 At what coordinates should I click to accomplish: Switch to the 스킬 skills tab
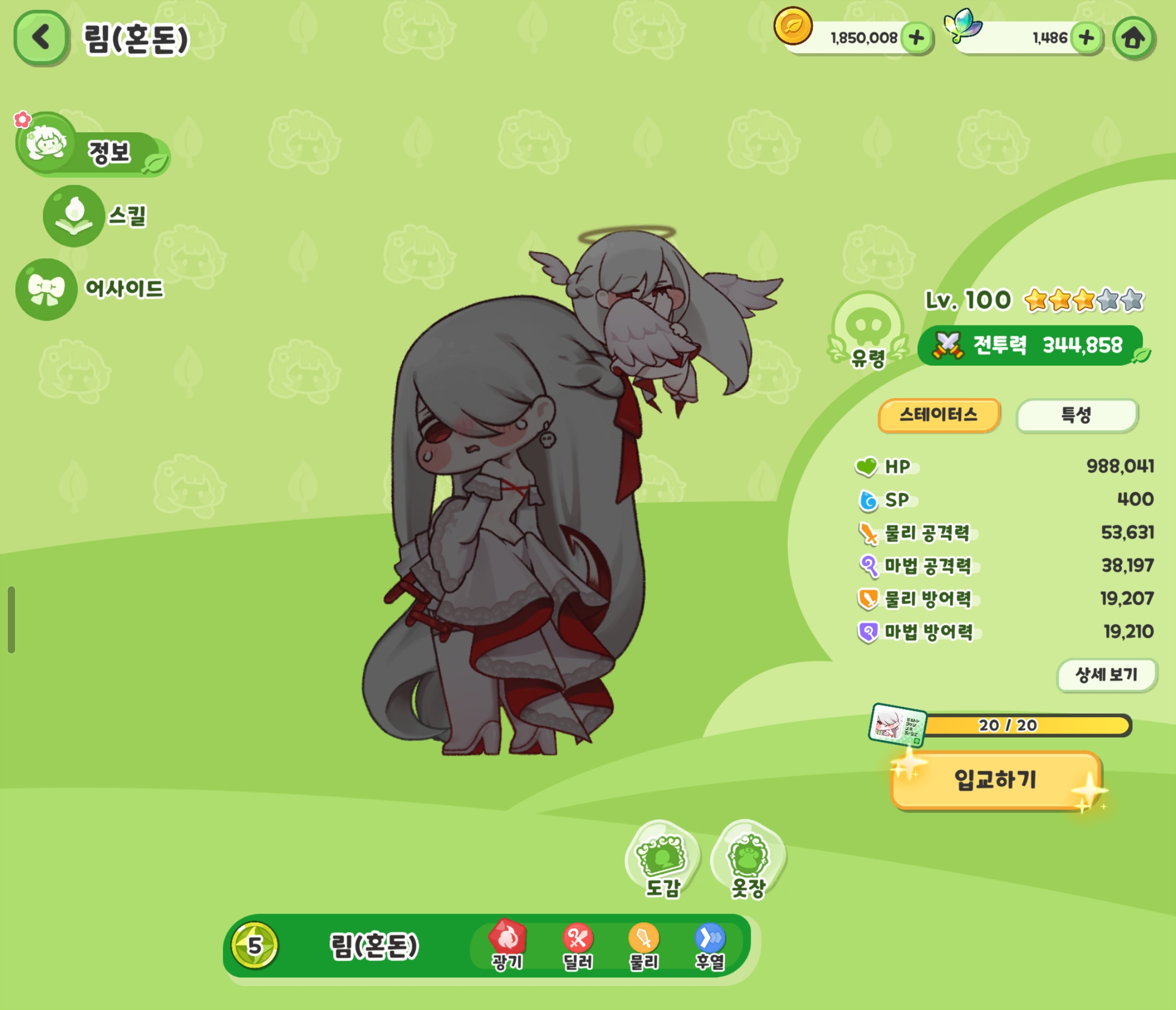[96, 215]
